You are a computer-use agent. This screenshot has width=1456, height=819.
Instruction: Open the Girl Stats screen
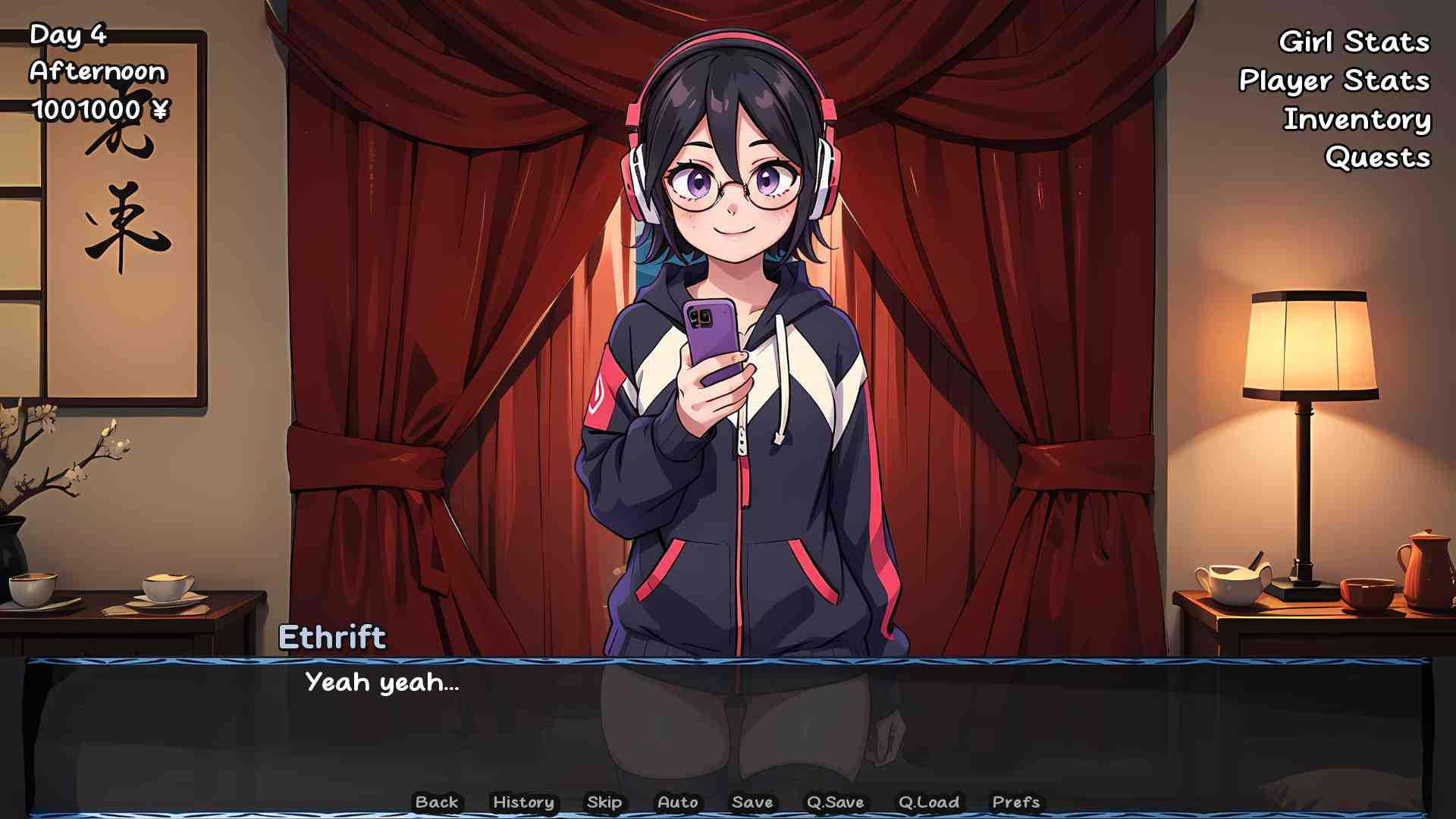tap(1354, 42)
